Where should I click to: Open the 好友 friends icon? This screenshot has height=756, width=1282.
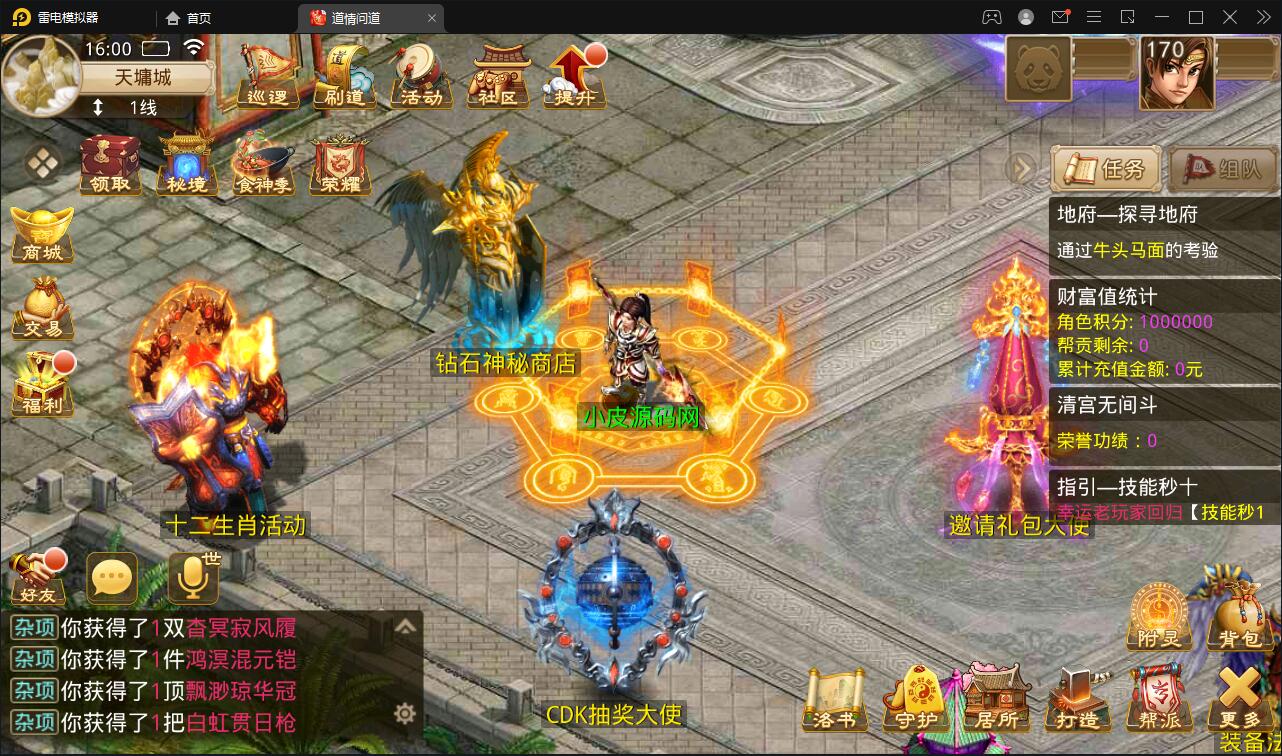37,578
